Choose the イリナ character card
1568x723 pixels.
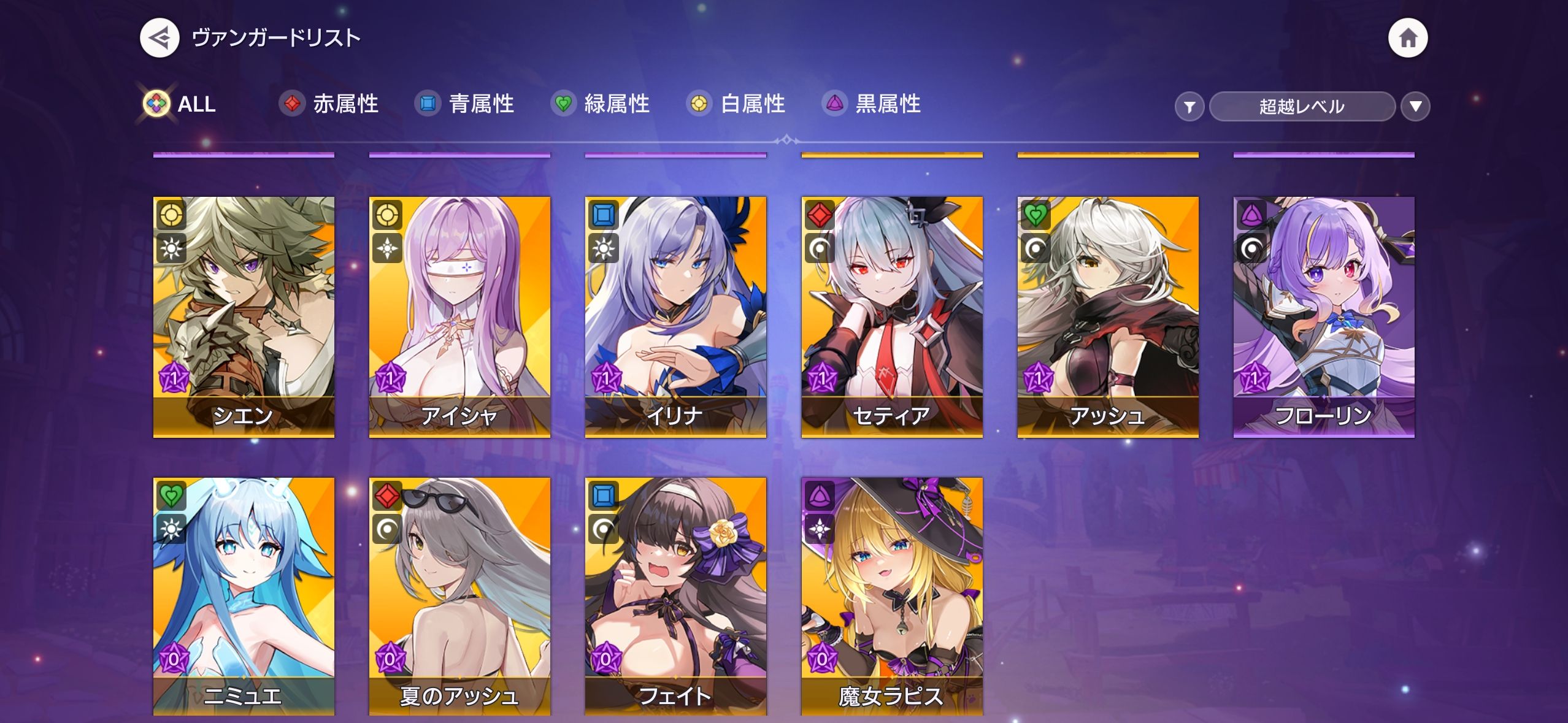675,316
